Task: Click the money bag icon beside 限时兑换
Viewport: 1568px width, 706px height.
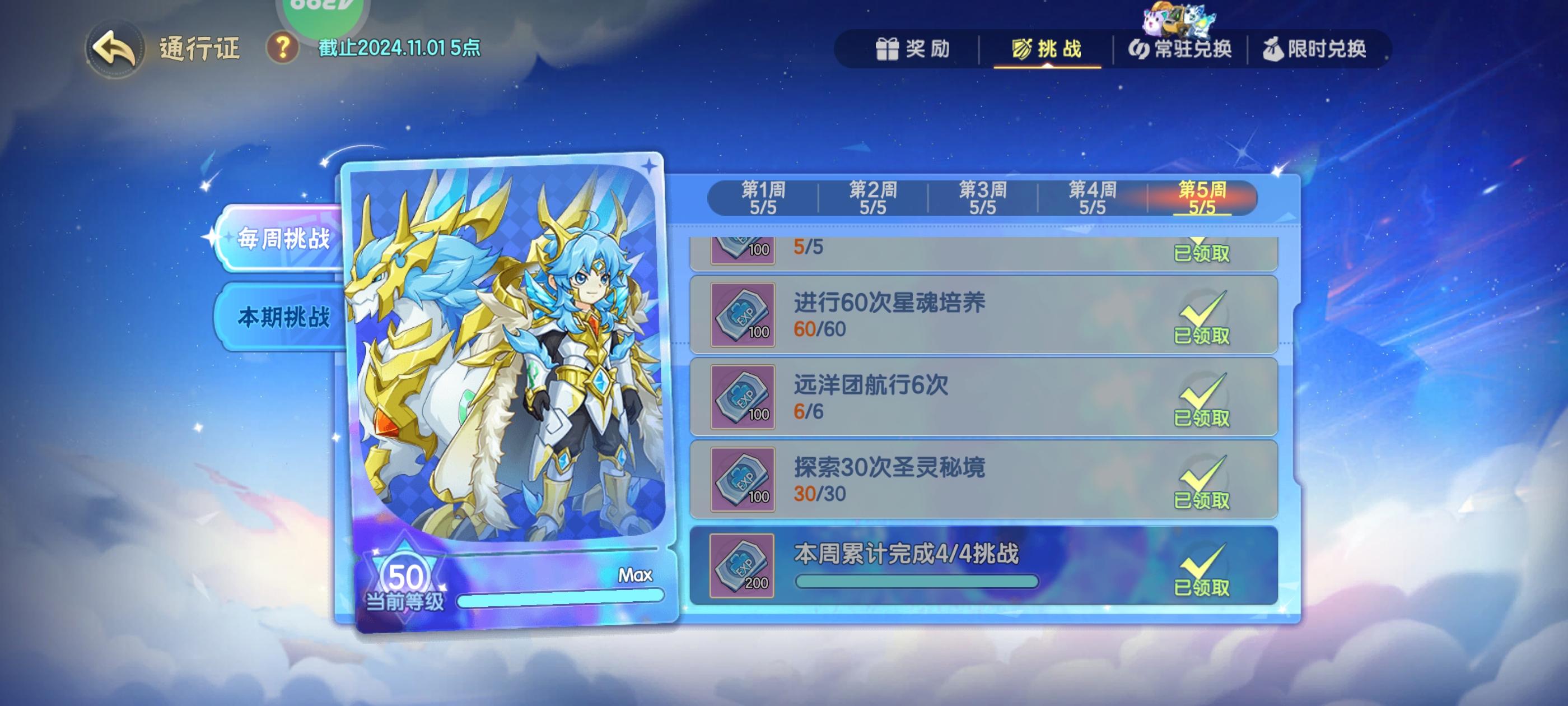Action: point(1273,49)
